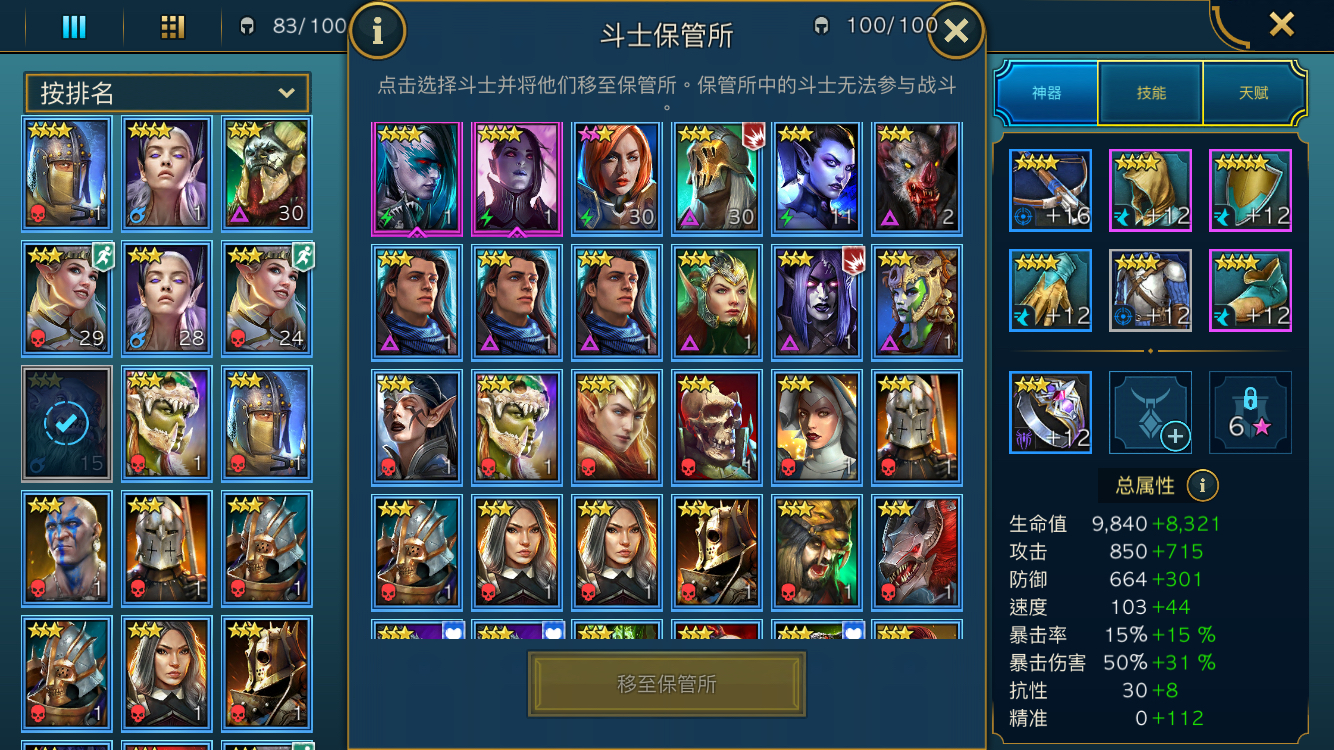Select the chestplate armor artifact
The image size is (1334, 750).
[x=1150, y=290]
